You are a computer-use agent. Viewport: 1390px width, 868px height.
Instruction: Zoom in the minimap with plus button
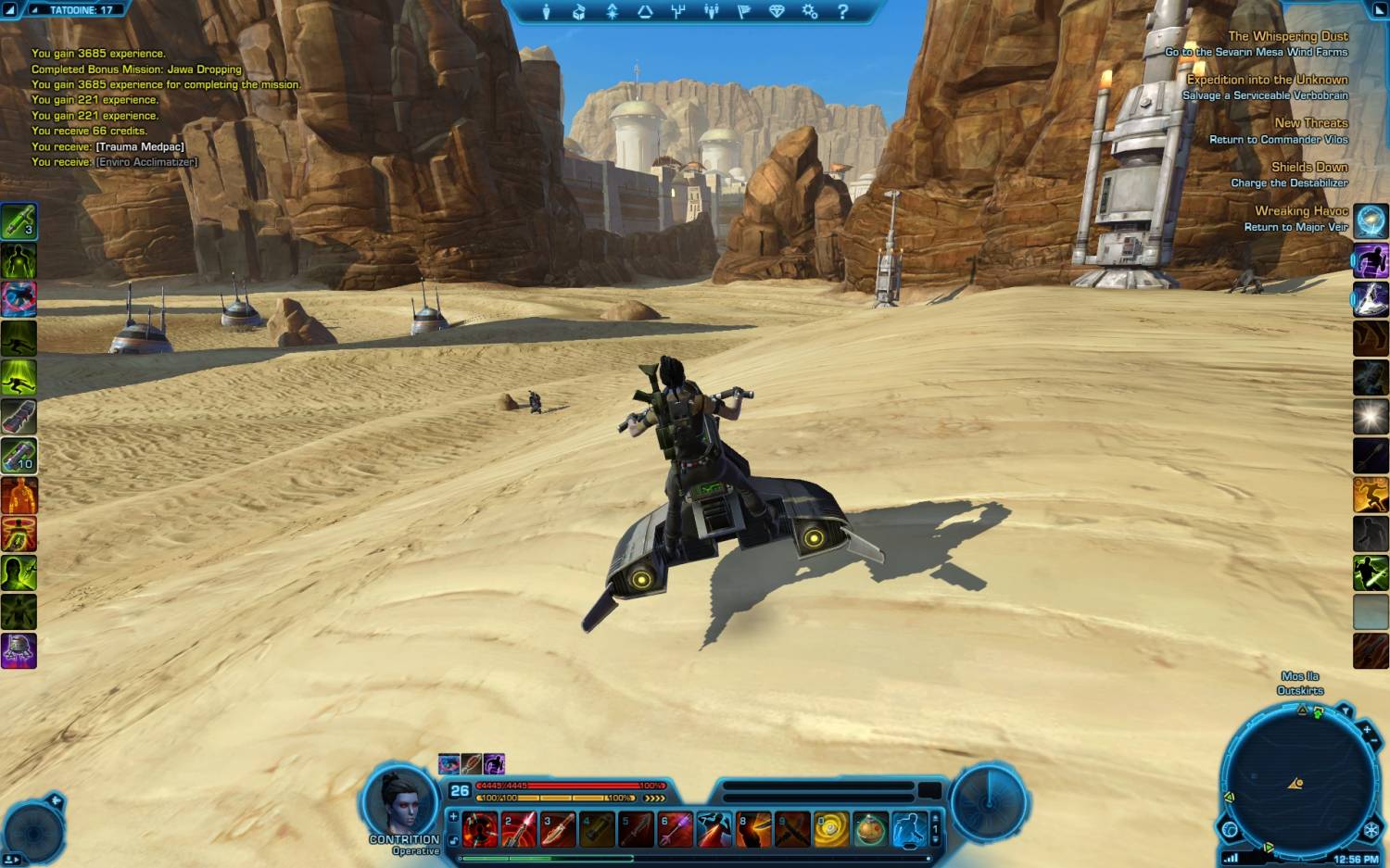click(x=1368, y=731)
